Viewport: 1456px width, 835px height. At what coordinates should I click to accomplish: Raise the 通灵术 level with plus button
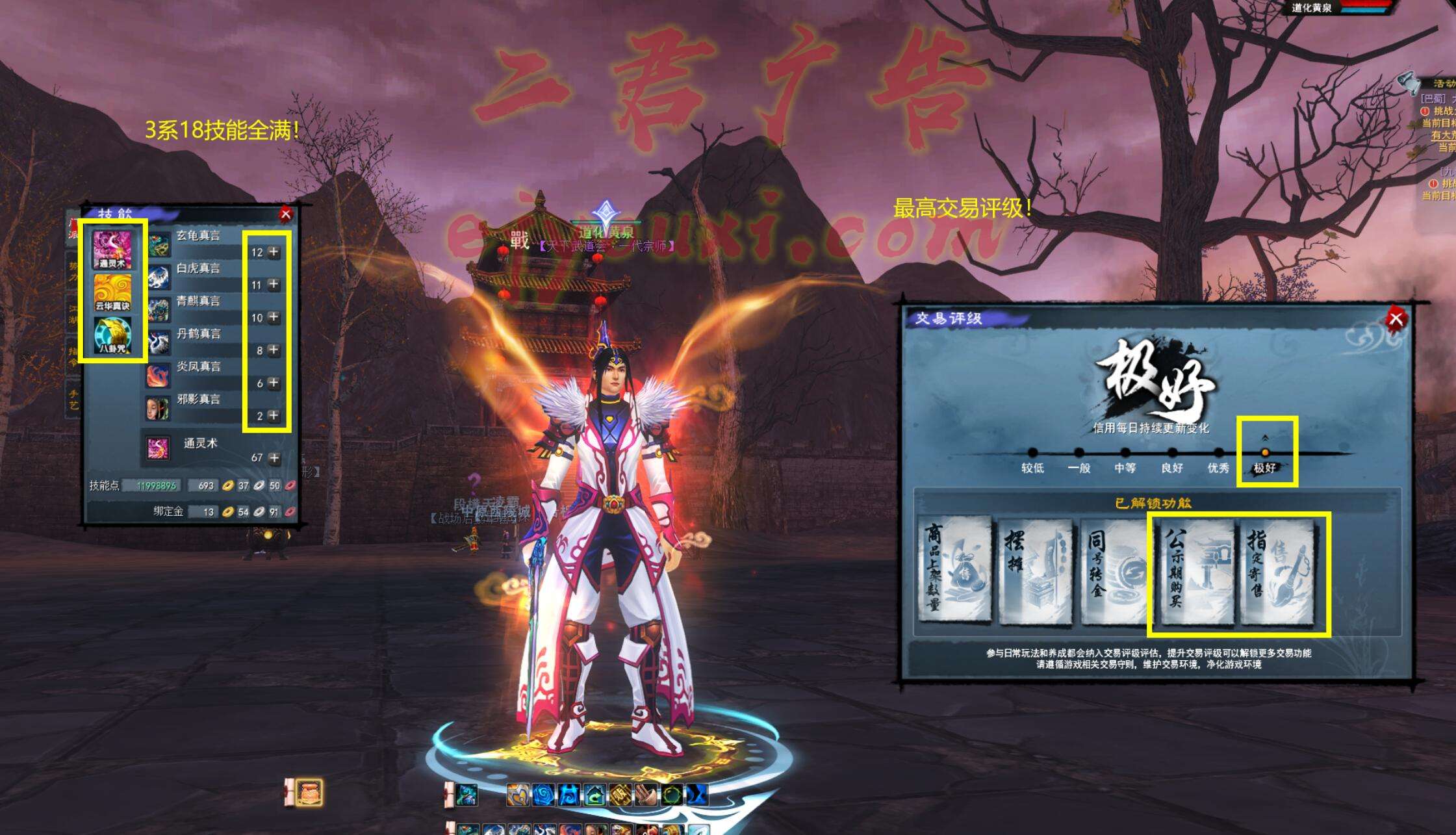coord(274,458)
